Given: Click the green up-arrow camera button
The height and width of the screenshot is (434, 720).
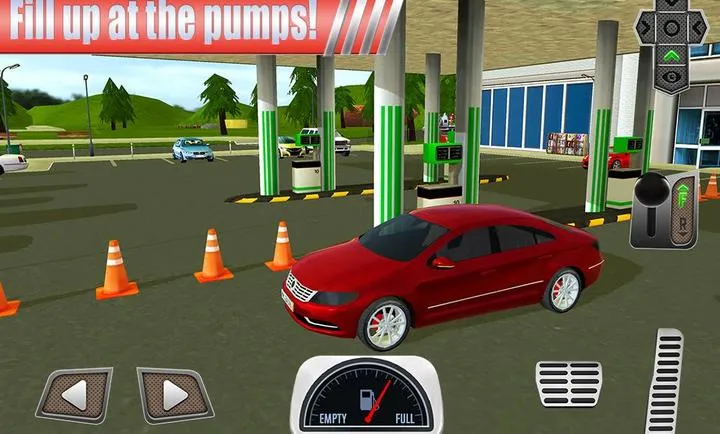Looking at the screenshot, I should pyautogui.click(x=673, y=54).
